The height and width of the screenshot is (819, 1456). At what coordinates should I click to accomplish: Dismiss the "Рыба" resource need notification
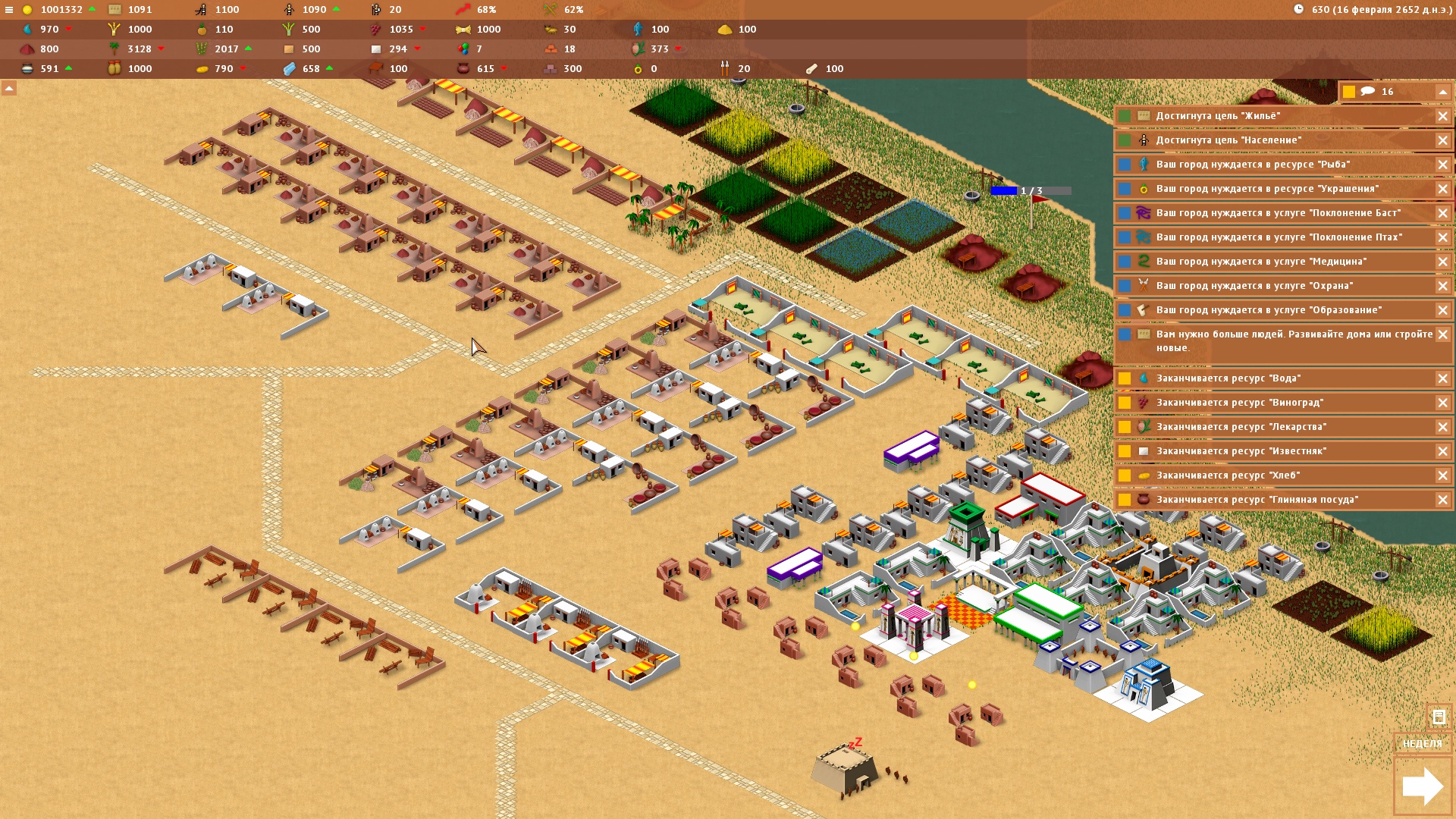pyautogui.click(x=1442, y=165)
